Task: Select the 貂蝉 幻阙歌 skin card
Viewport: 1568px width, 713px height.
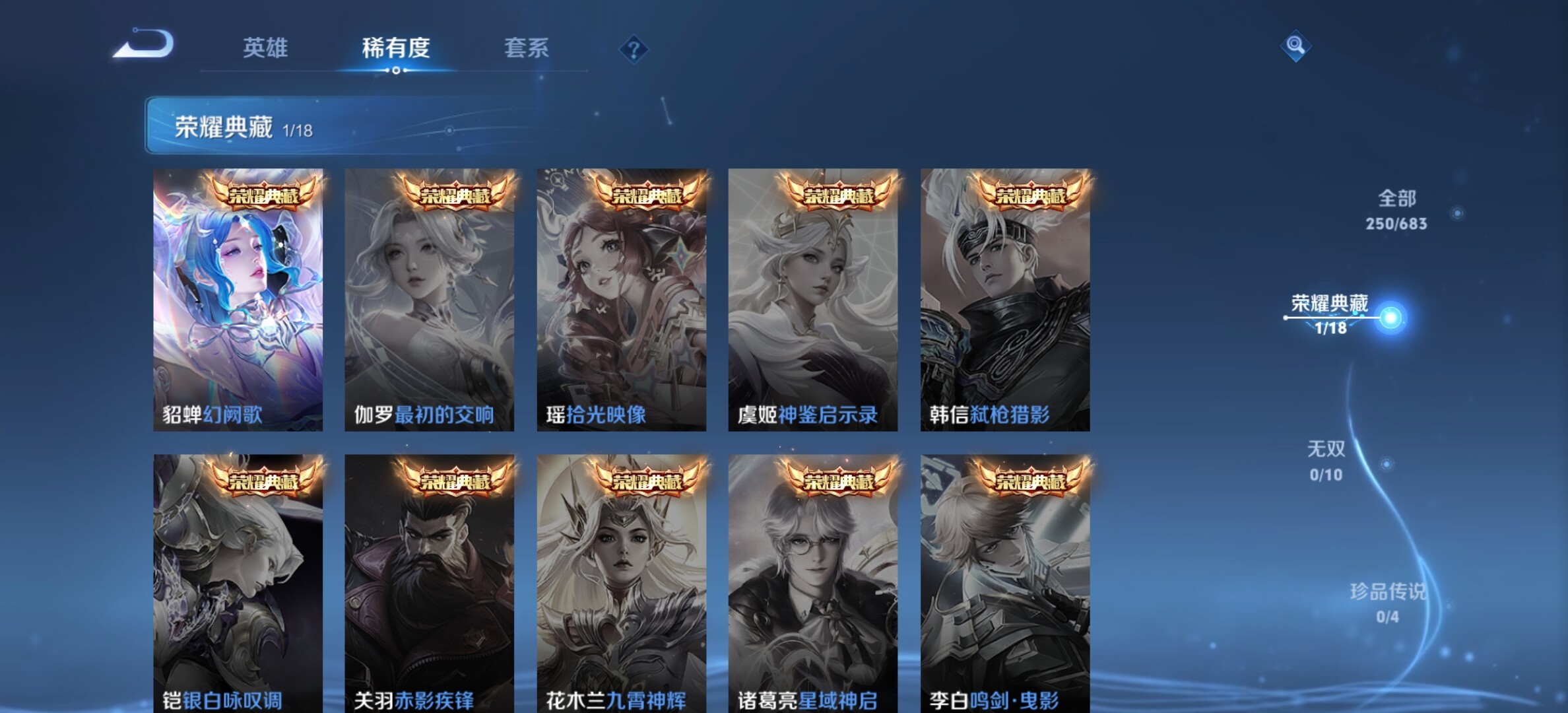Action: click(238, 300)
